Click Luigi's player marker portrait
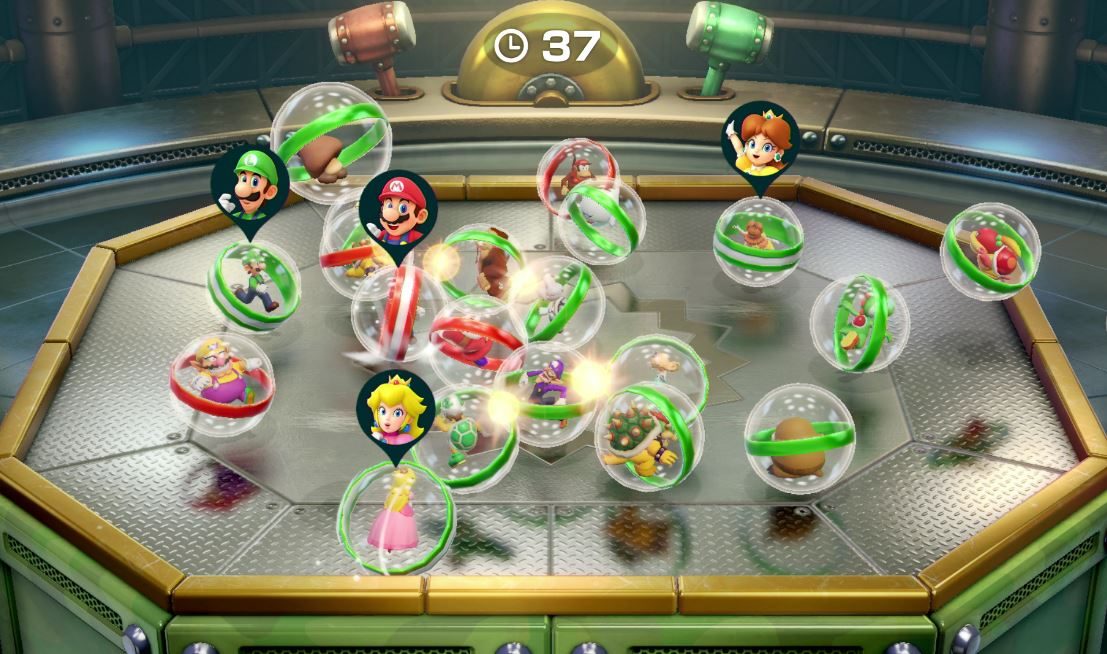Viewport: 1107px width, 654px height. [x=249, y=186]
